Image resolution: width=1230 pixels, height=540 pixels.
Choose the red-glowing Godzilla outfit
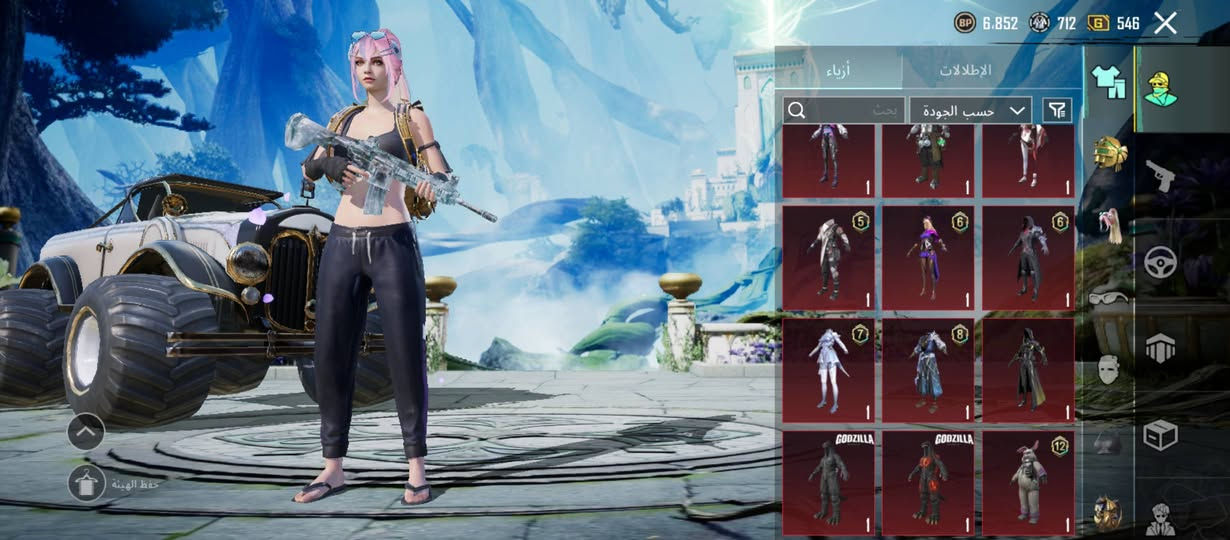[928, 482]
